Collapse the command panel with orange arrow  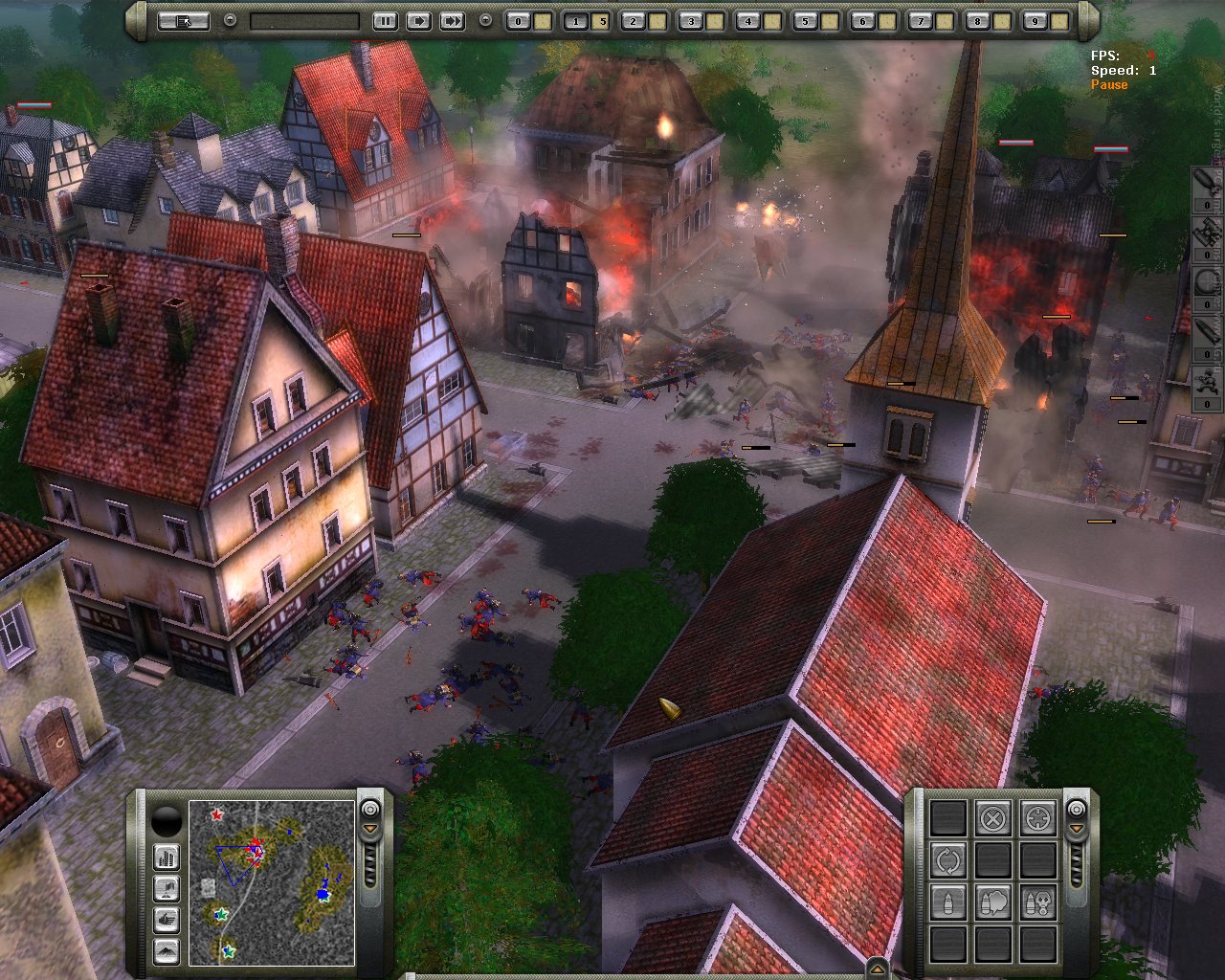pyautogui.click(x=1077, y=829)
